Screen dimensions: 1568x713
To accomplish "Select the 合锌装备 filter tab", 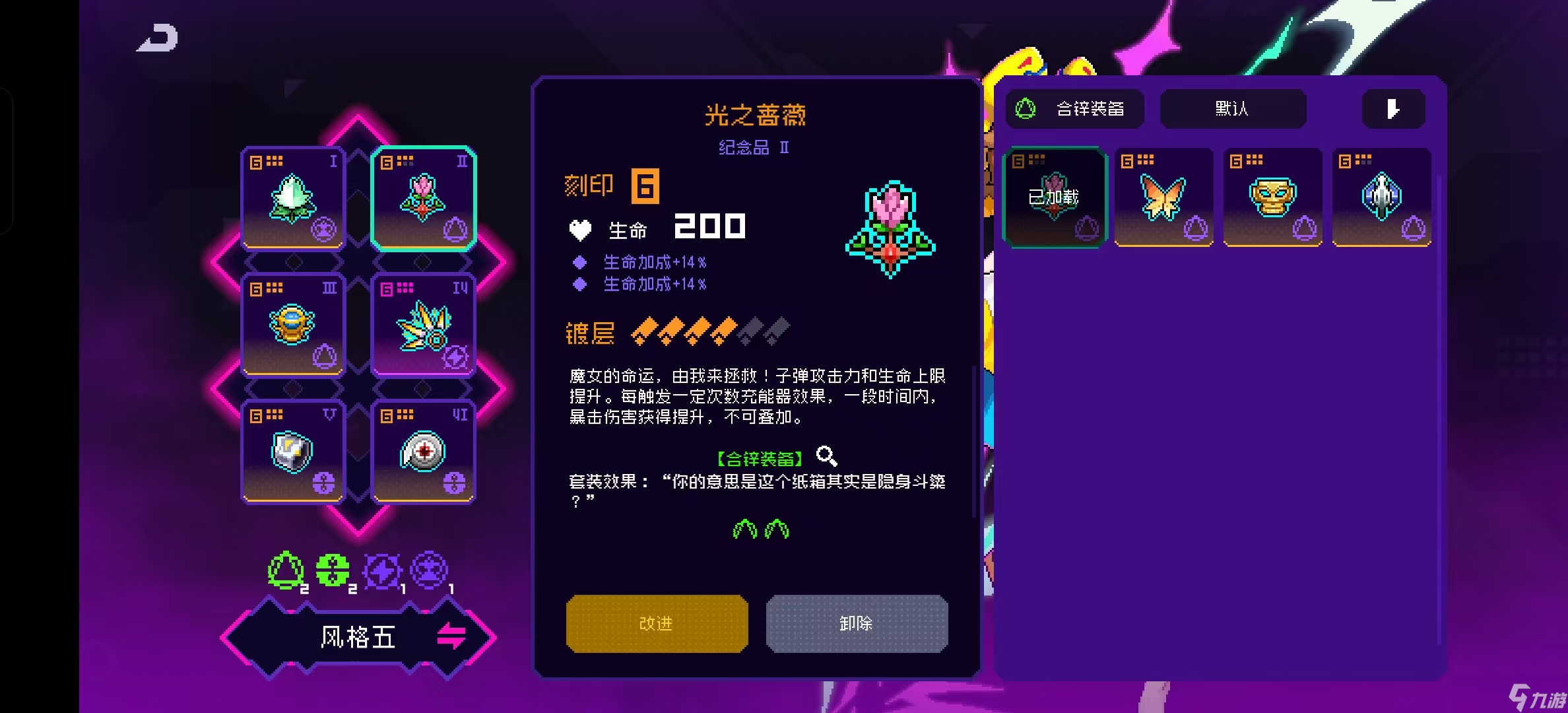I will tap(1074, 109).
